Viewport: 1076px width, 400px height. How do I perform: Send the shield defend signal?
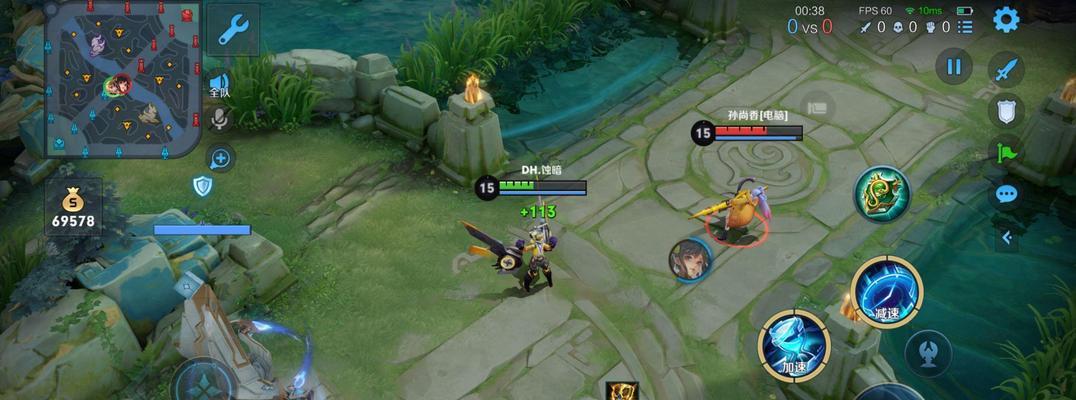point(1006,110)
